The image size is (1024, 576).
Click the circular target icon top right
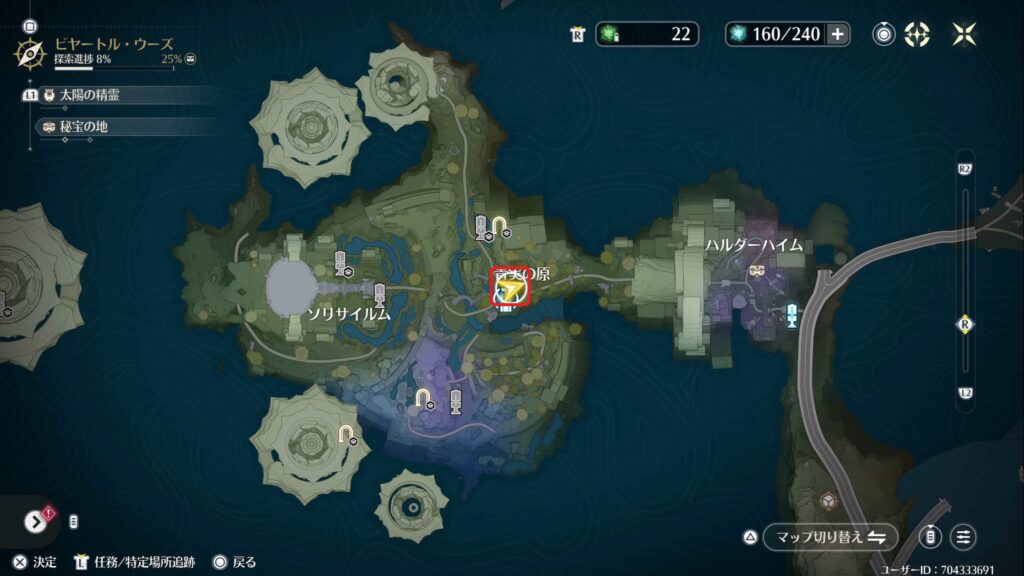pyautogui.click(x=884, y=34)
